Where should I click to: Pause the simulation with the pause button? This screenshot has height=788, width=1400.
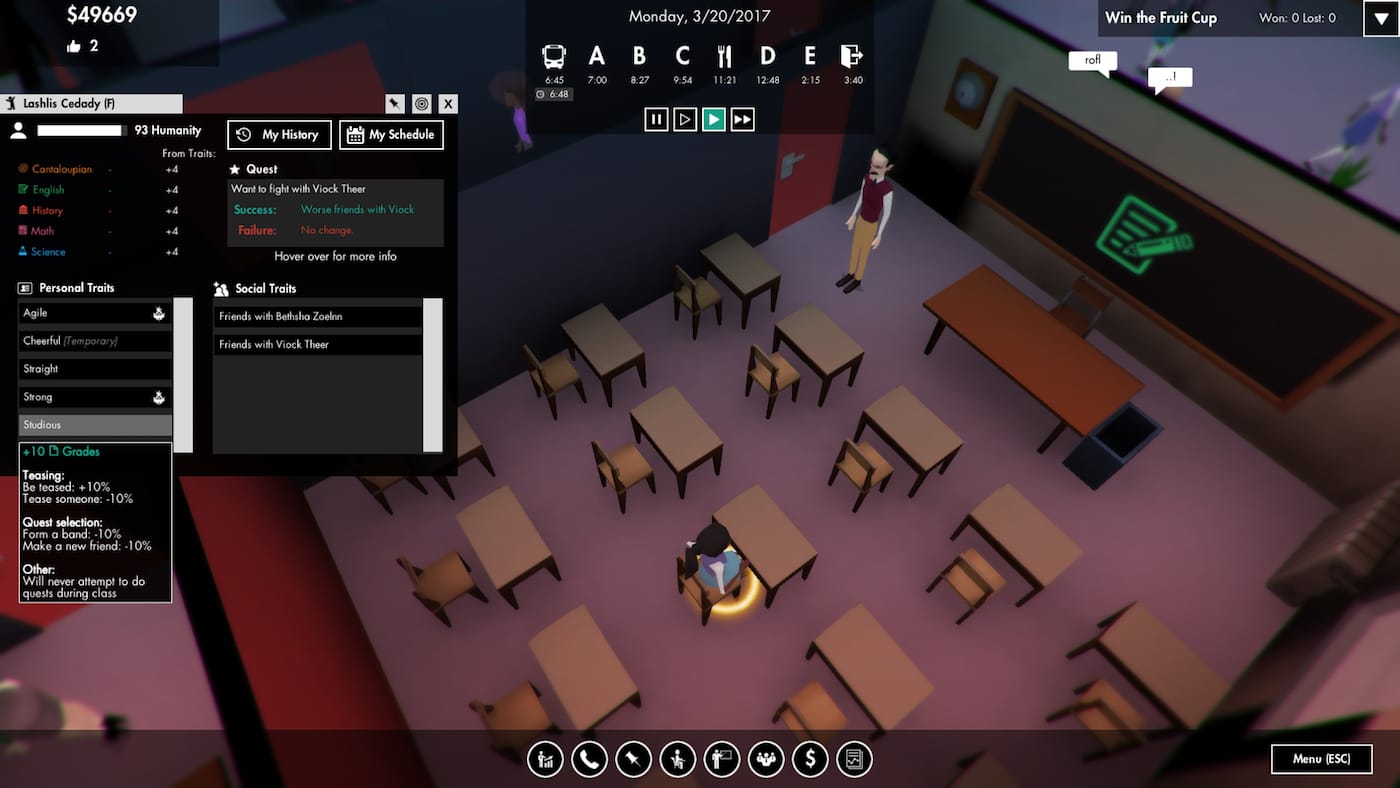click(x=657, y=118)
